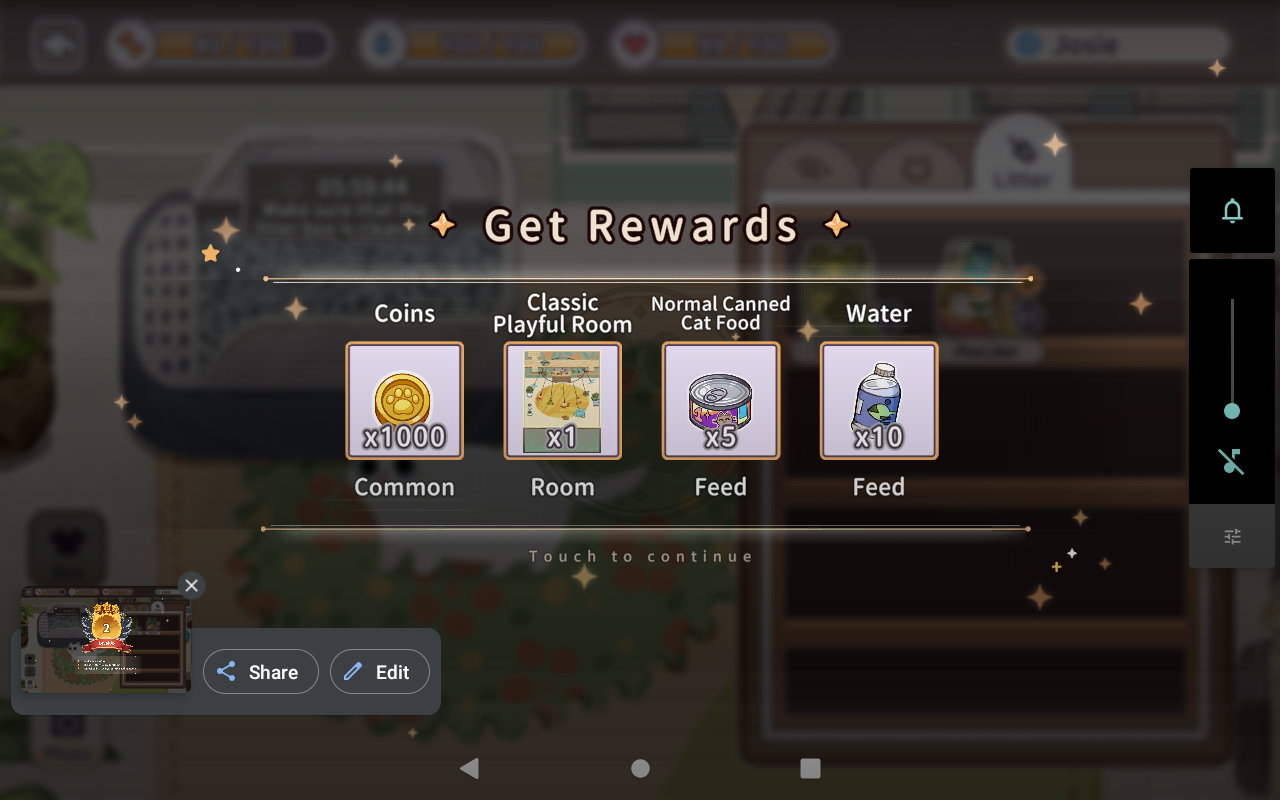Toggle the ring bell mode in the volume panel
This screenshot has width=1280, height=800.
click(1231, 211)
